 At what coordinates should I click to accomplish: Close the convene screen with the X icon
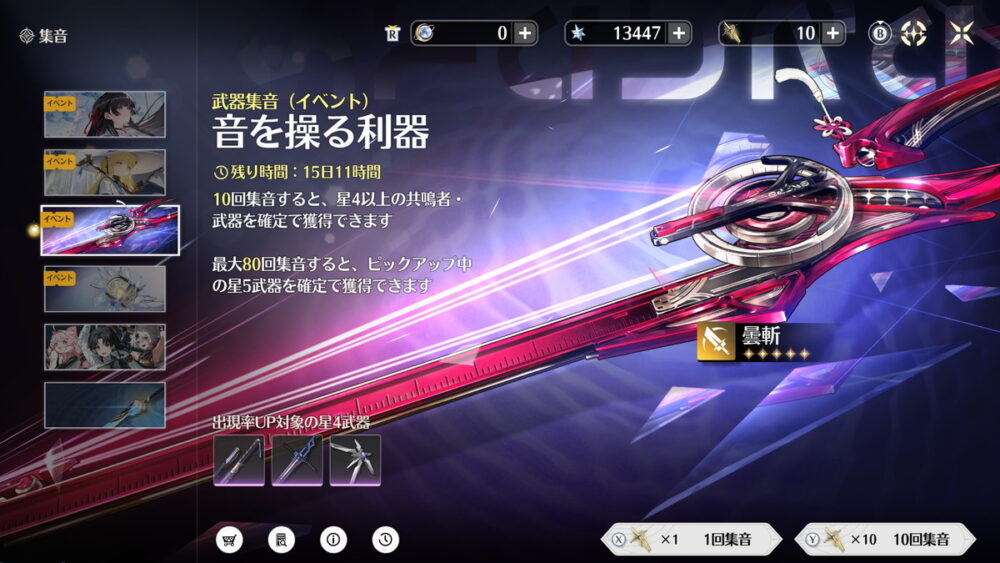(961, 33)
